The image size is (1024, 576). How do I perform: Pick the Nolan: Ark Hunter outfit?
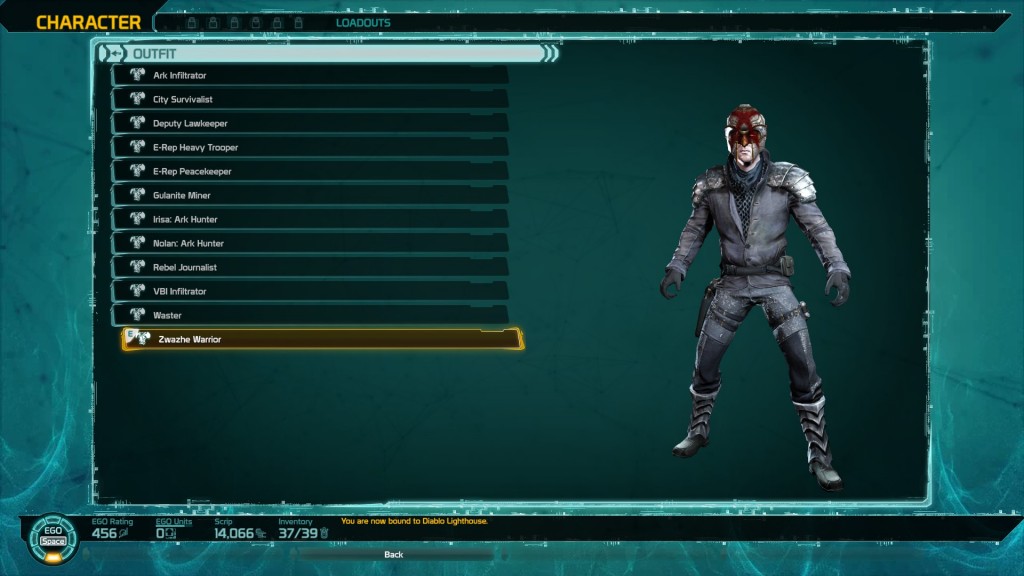click(x=310, y=243)
